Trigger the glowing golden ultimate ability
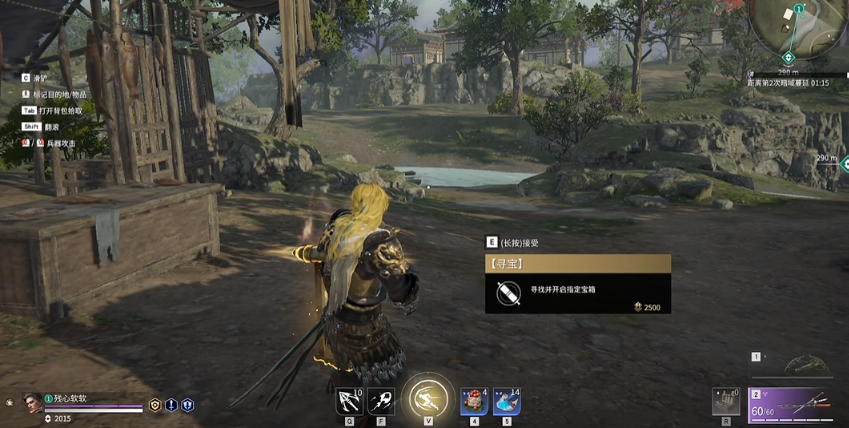849x428 pixels. click(x=428, y=398)
